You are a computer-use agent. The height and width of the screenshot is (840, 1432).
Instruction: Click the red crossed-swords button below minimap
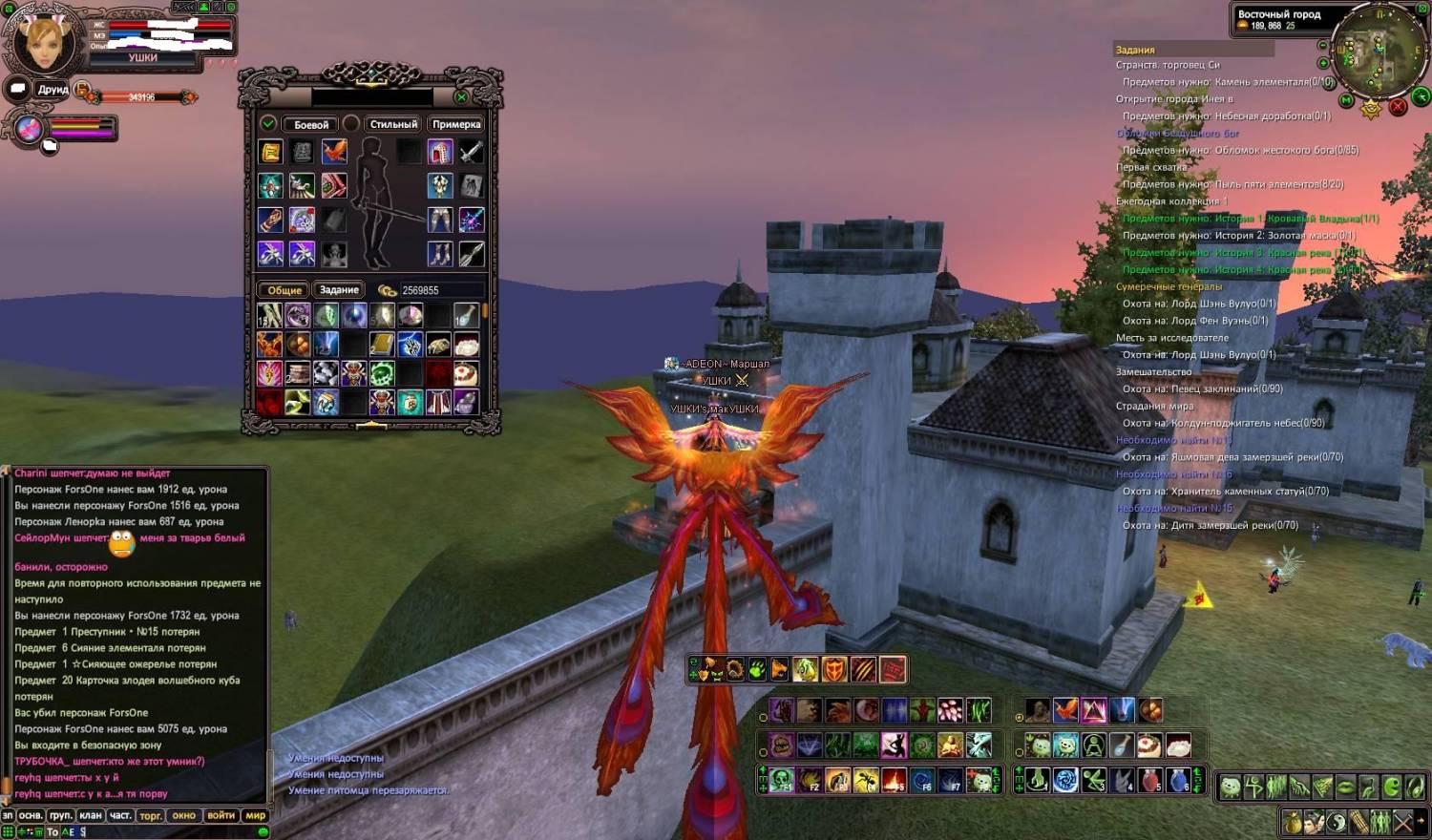pyautogui.click(x=1399, y=106)
